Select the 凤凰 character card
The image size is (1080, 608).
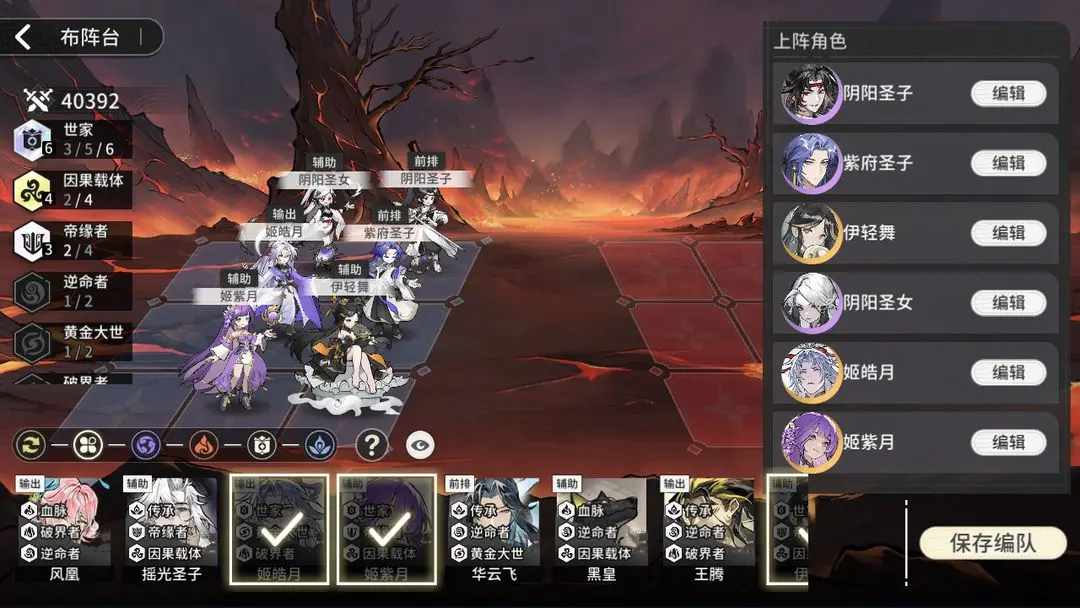(63, 530)
